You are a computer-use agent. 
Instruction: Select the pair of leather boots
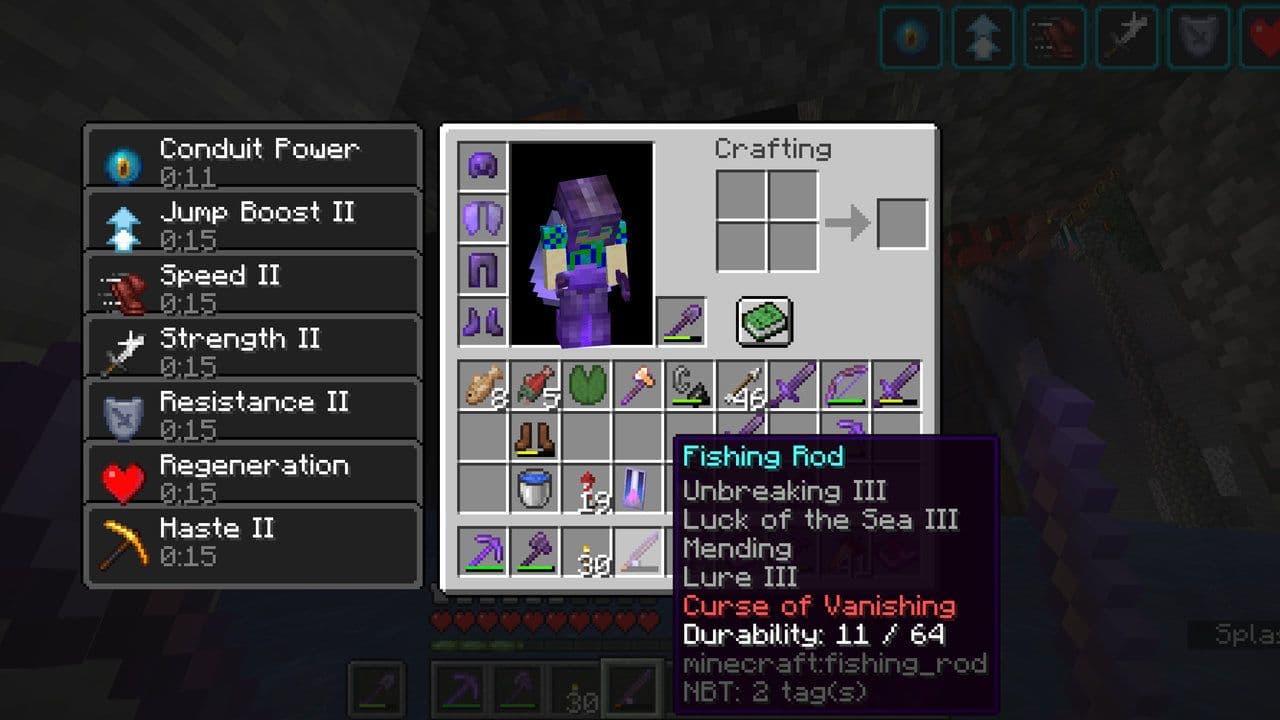536,438
